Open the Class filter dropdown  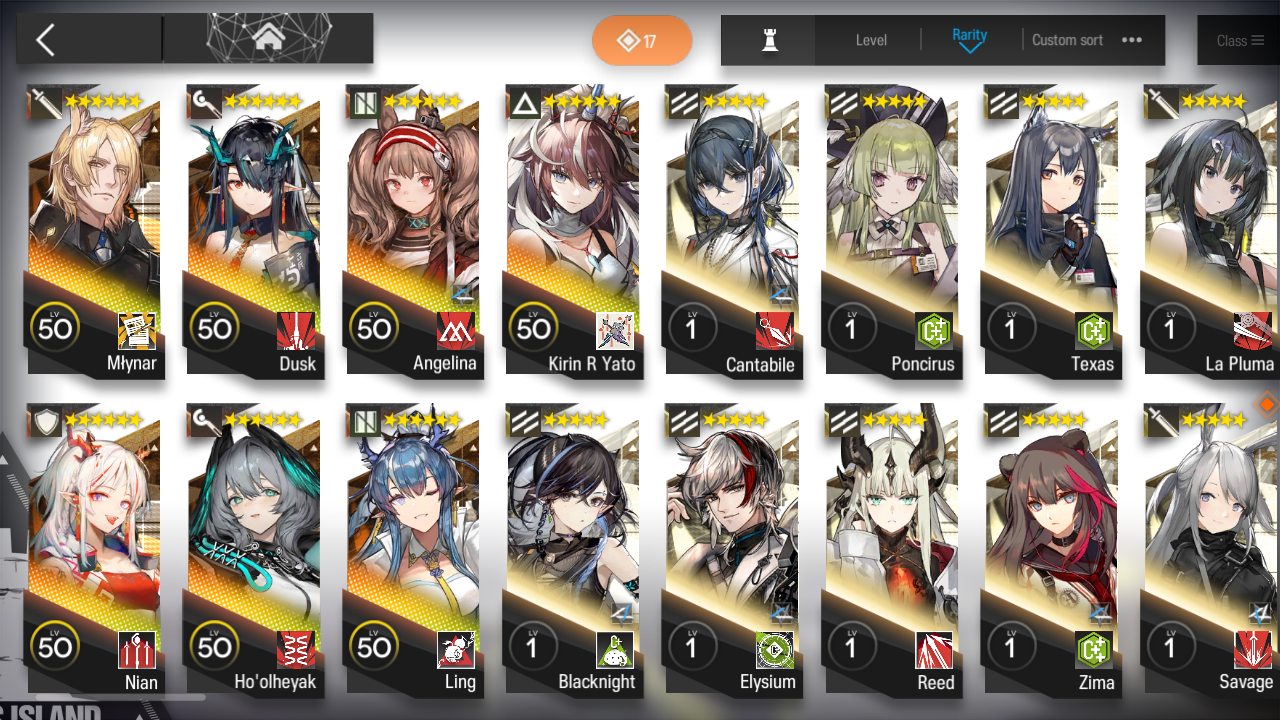pyautogui.click(x=1238, y=40)
